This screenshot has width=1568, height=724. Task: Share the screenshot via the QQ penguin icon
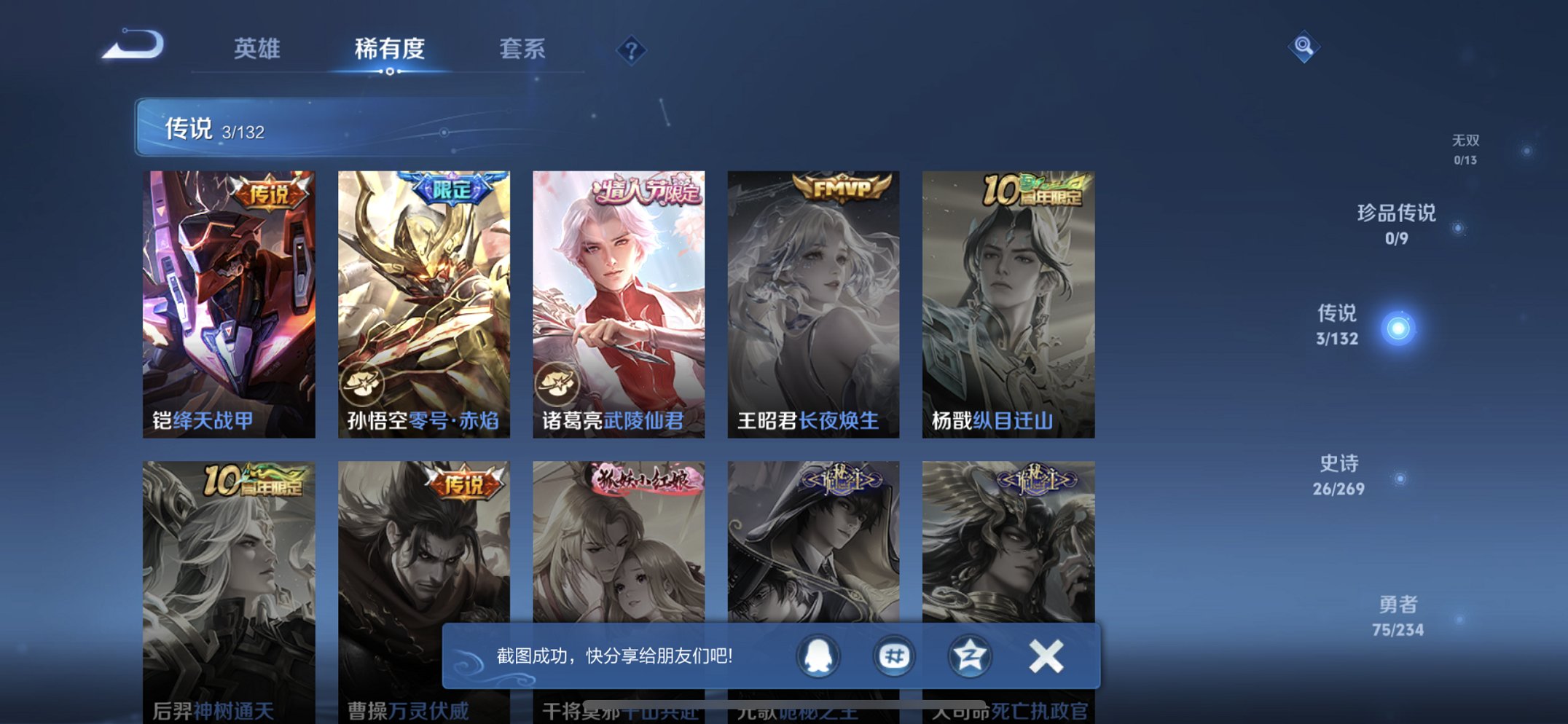click(817, 656)
